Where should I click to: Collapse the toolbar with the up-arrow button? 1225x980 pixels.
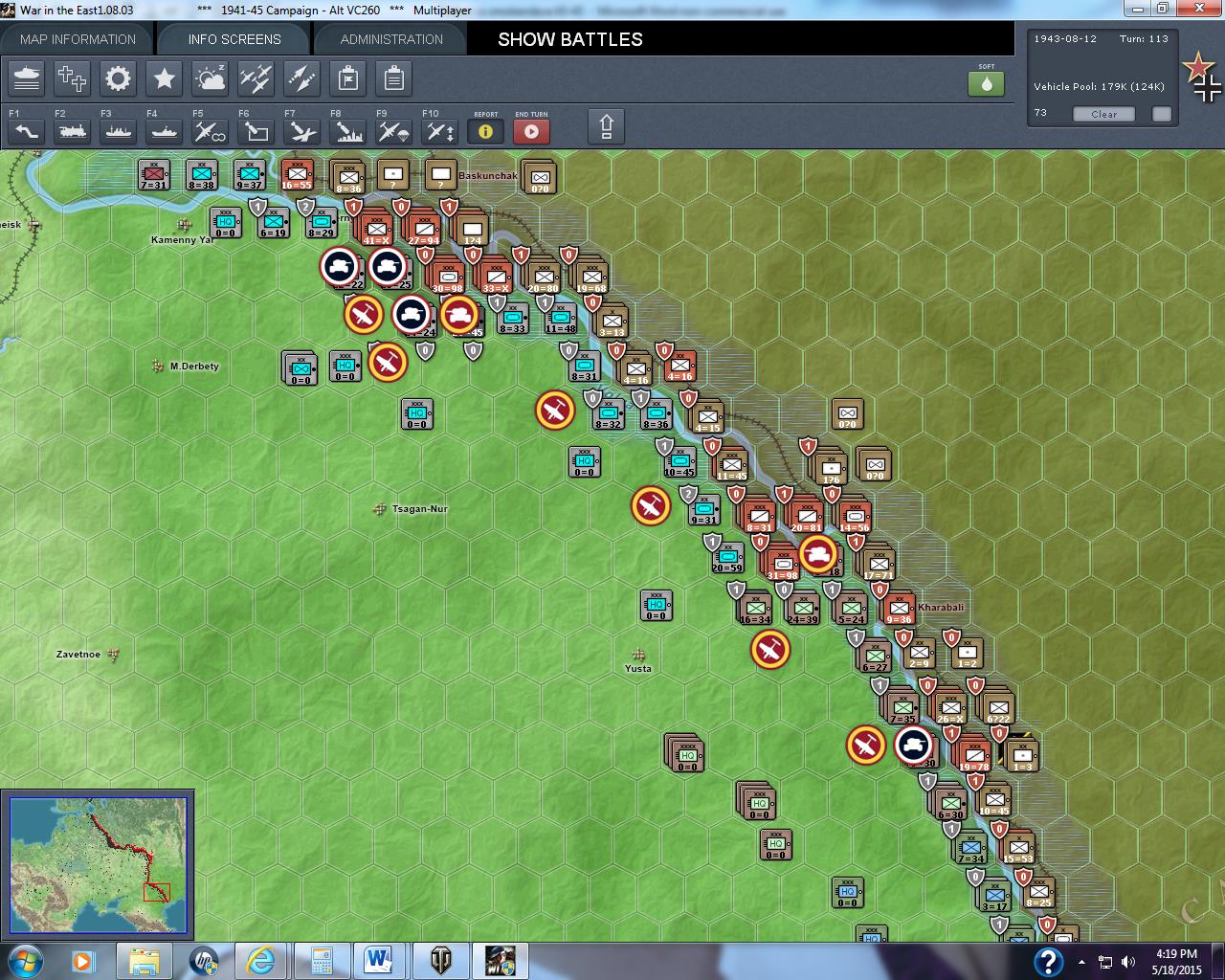pyautogui.click(x=606, y=125)
